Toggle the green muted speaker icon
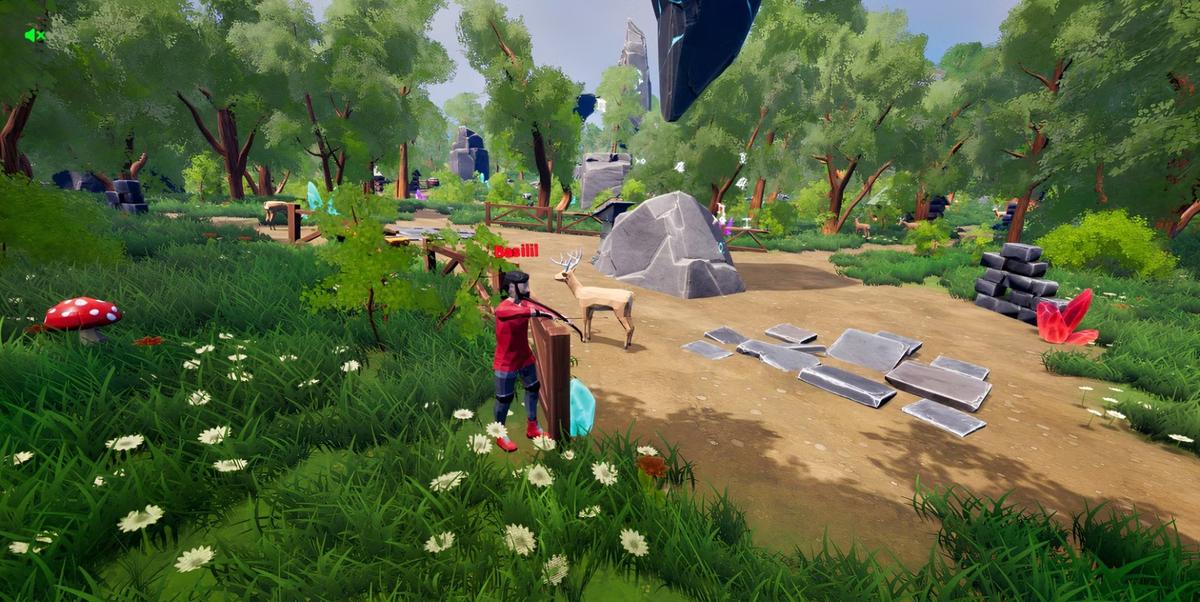 (34, 35)
